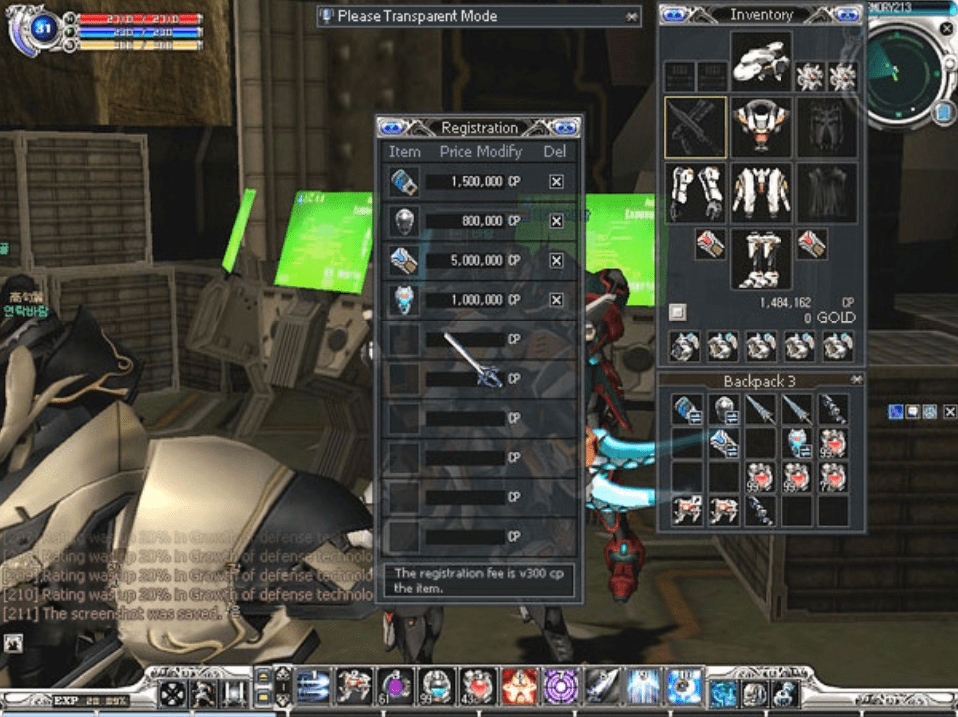The image size is (958, 717).
Task: Activate the purple orb hotbar skill
Action: tap(394, 688)
